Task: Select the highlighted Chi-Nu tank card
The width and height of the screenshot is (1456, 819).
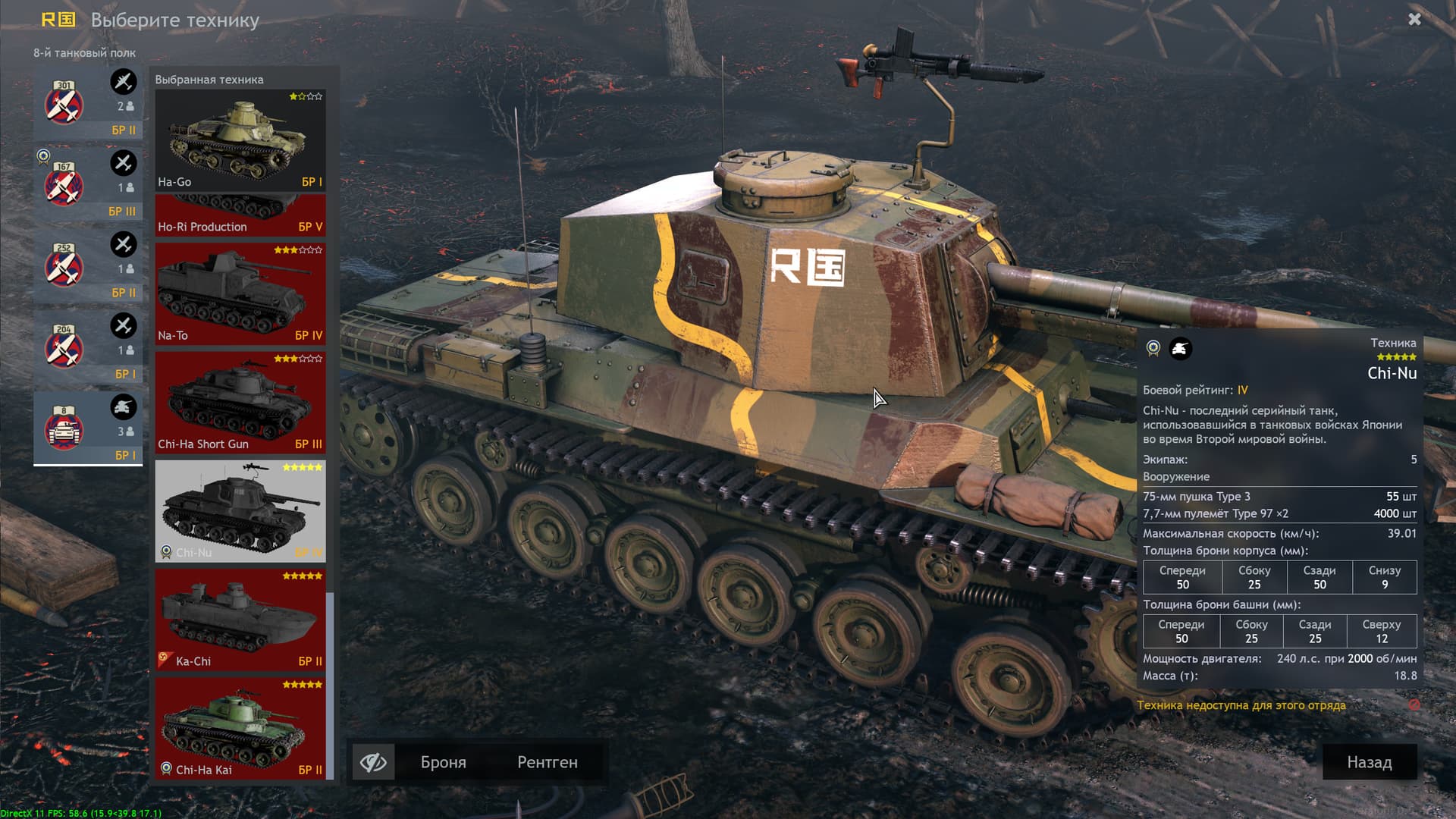Action: coord(240,511)
